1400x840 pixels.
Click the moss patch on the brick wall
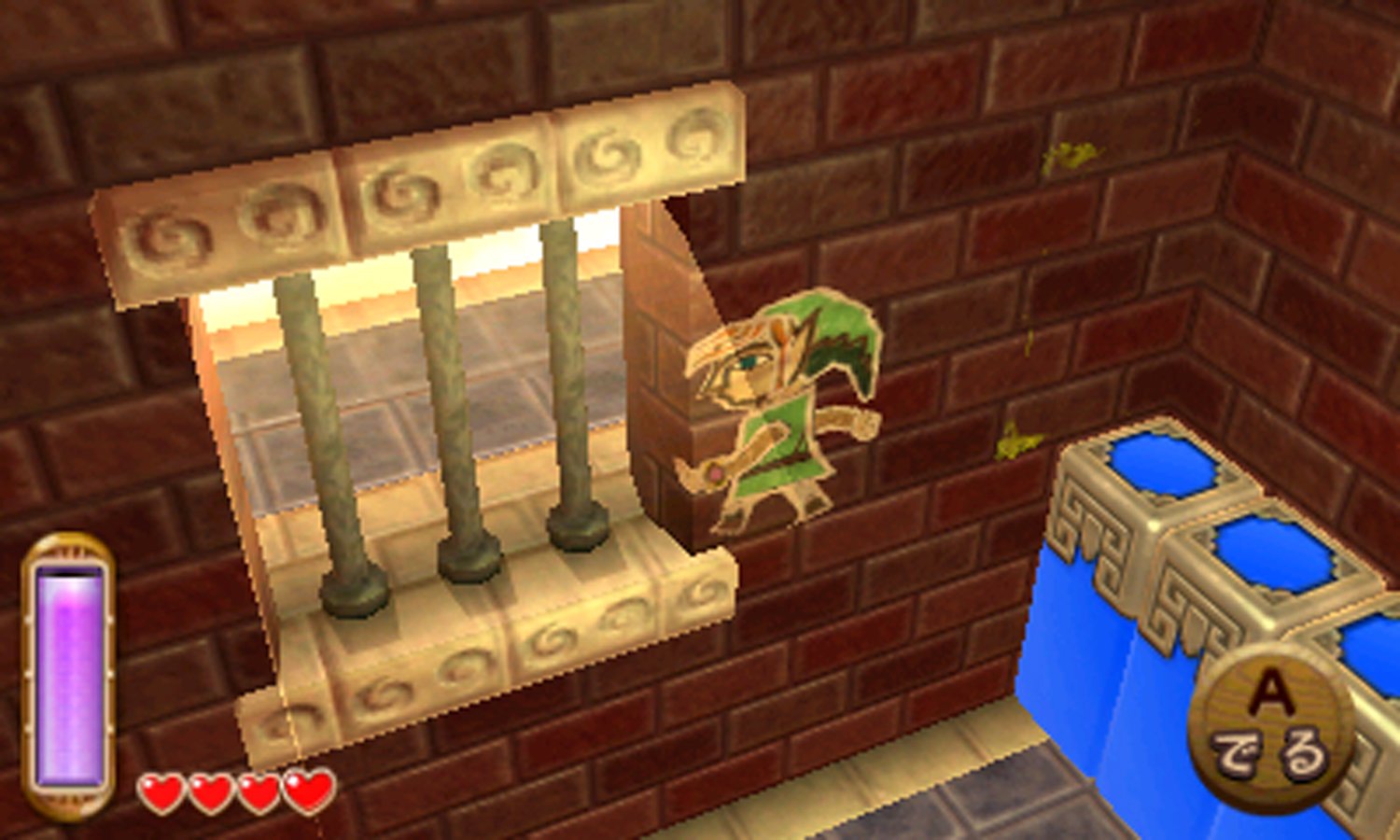click(1073, 159)
